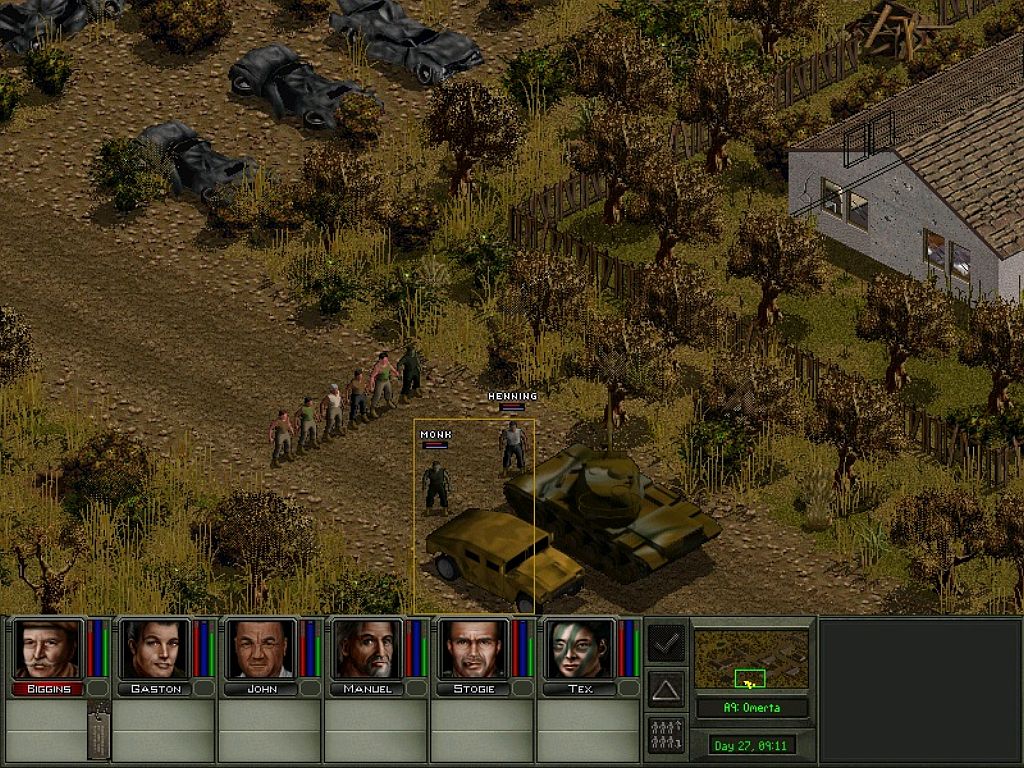1024x768 pixels.
Task: Click the small button beside Tex's name
Action: [x=629, y=688]
